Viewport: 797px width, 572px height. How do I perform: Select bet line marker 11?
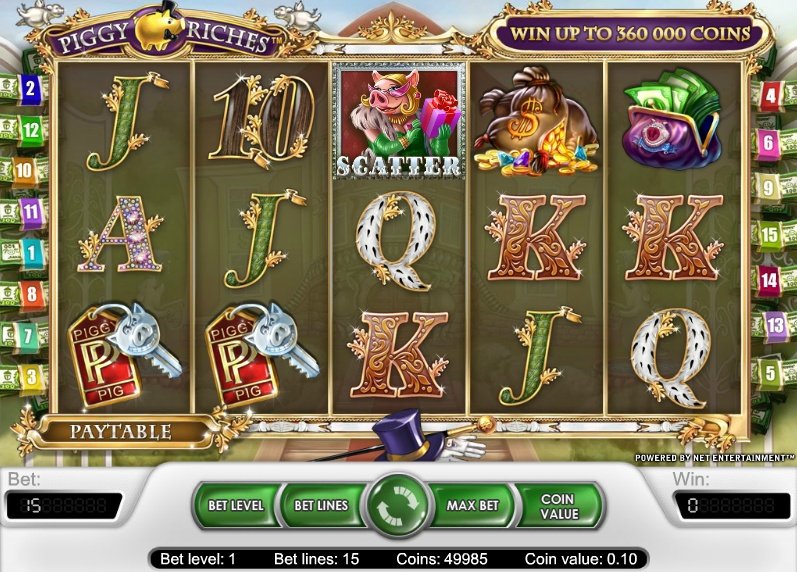[31, 212]
